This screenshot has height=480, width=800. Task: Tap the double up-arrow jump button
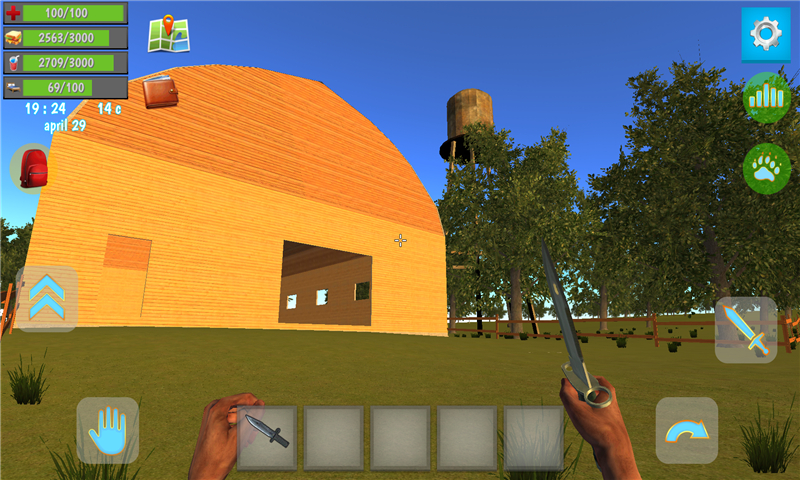click(x=46, y=299)
